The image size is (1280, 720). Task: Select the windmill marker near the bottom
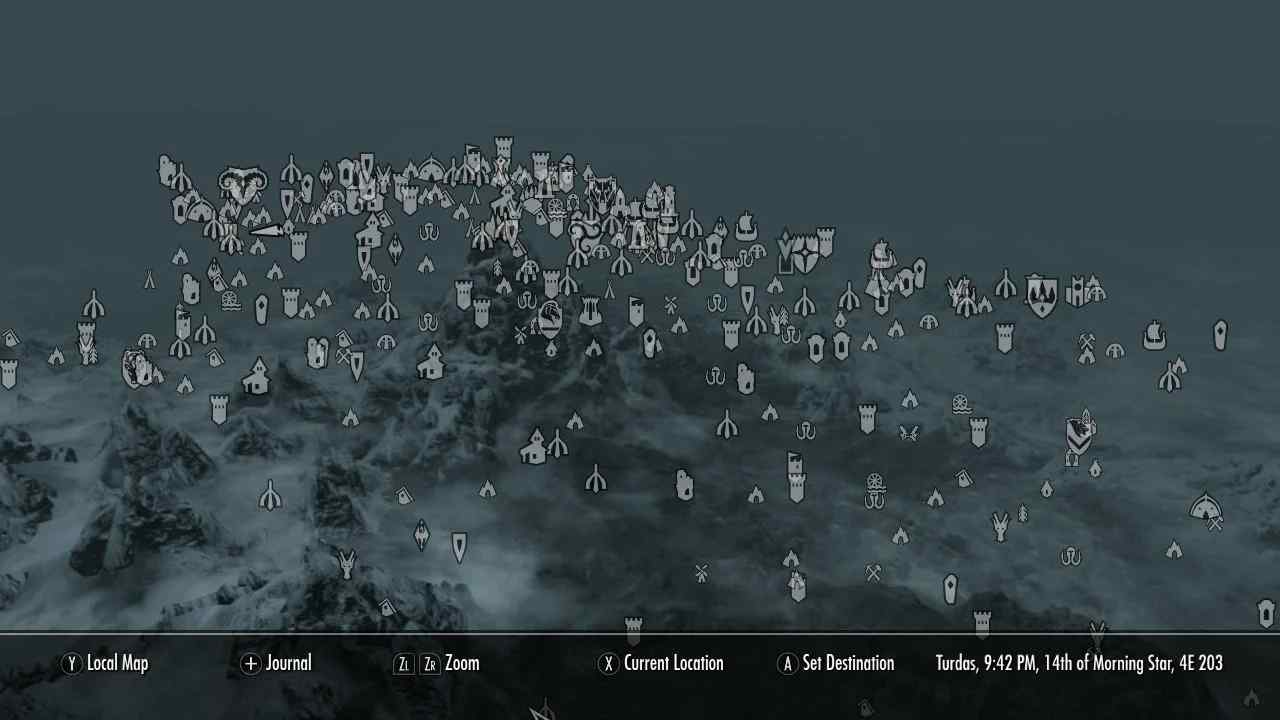tap(700, 573)
